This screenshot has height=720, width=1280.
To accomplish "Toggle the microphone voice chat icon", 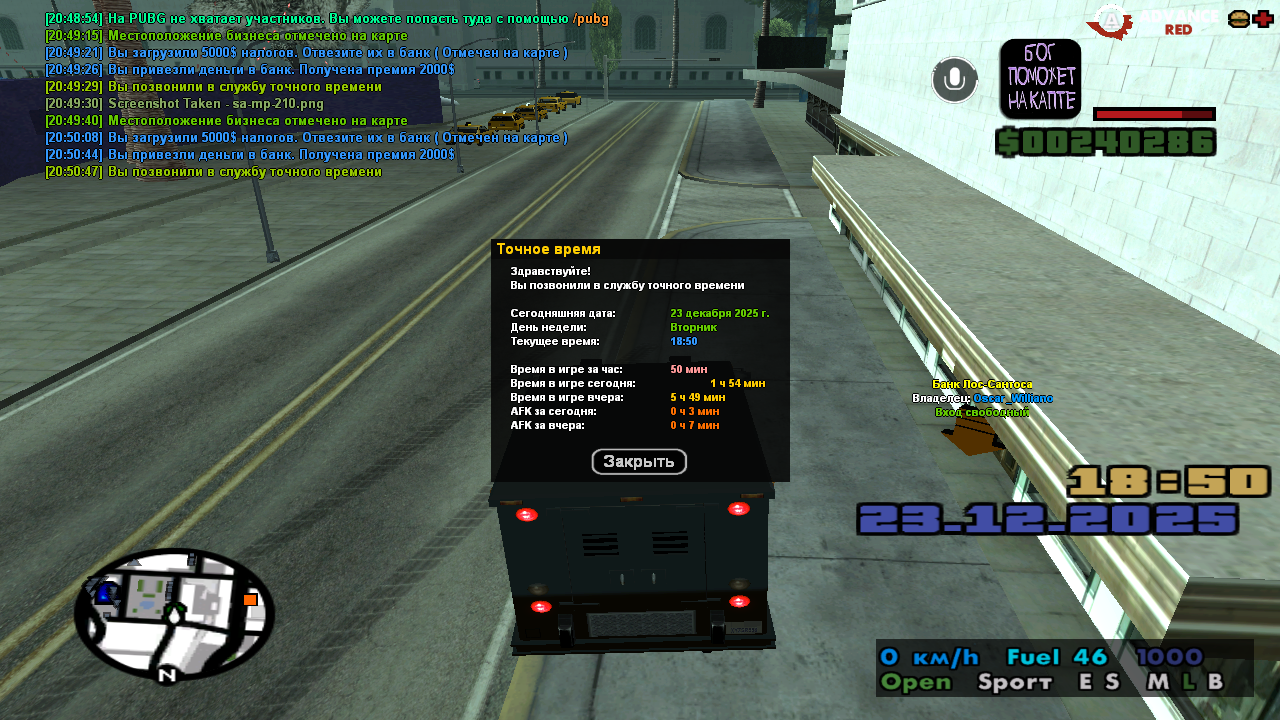I will click(954, 80).
